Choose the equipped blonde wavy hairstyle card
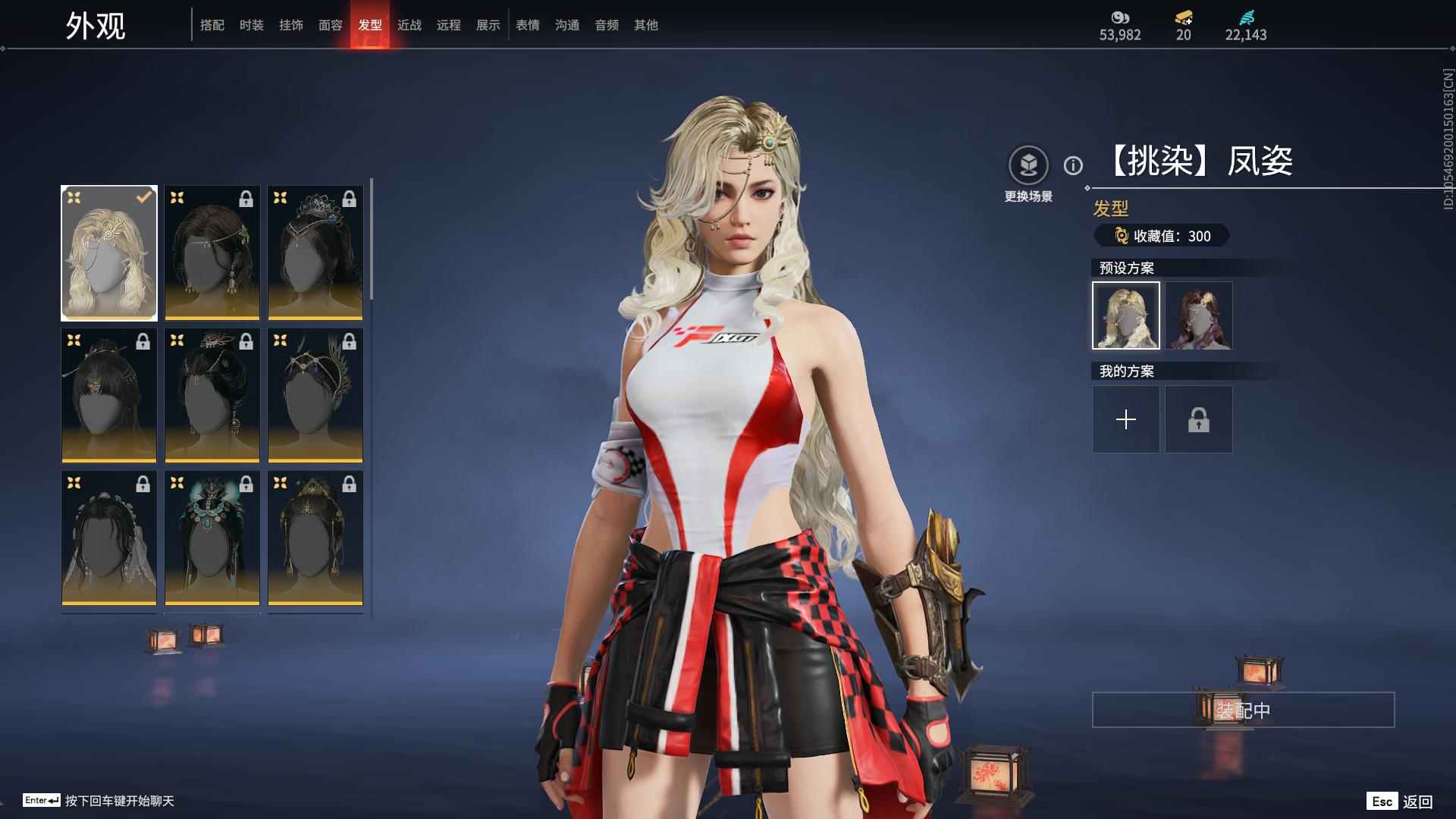Image resolution: width=1456 pixels, height=819 pixels. point(109,253)
